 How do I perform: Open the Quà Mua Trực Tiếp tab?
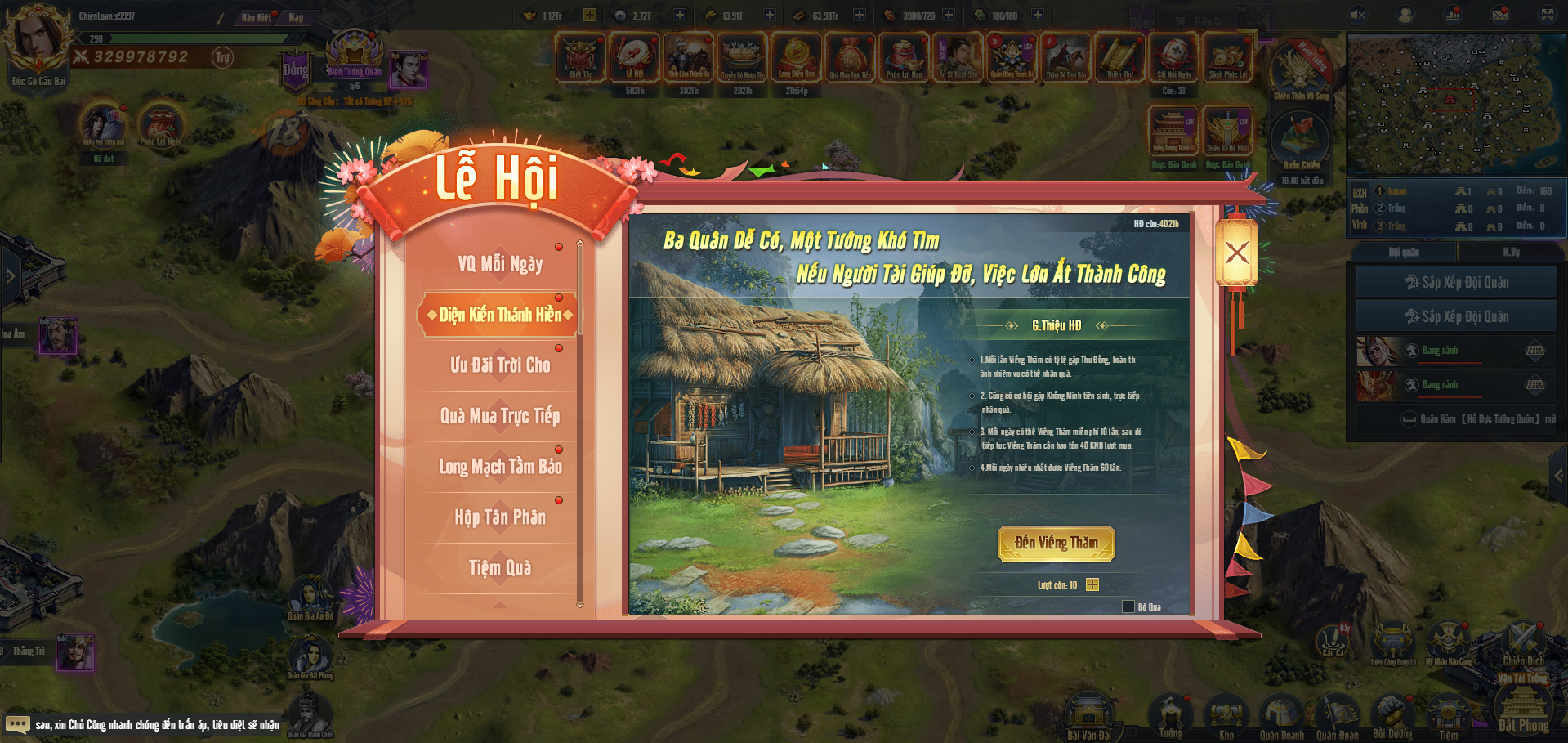(x=499, y=416)
